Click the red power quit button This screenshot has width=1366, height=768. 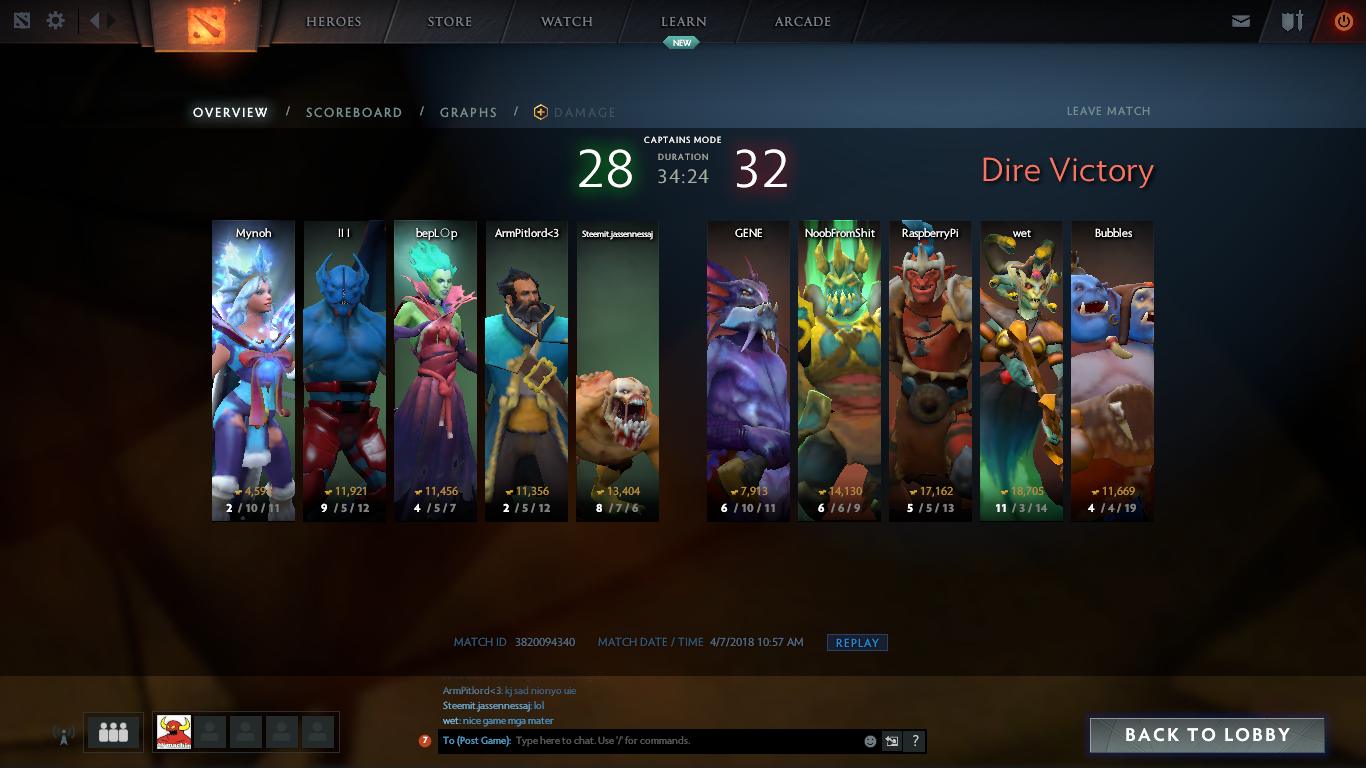pos(1343,21)
